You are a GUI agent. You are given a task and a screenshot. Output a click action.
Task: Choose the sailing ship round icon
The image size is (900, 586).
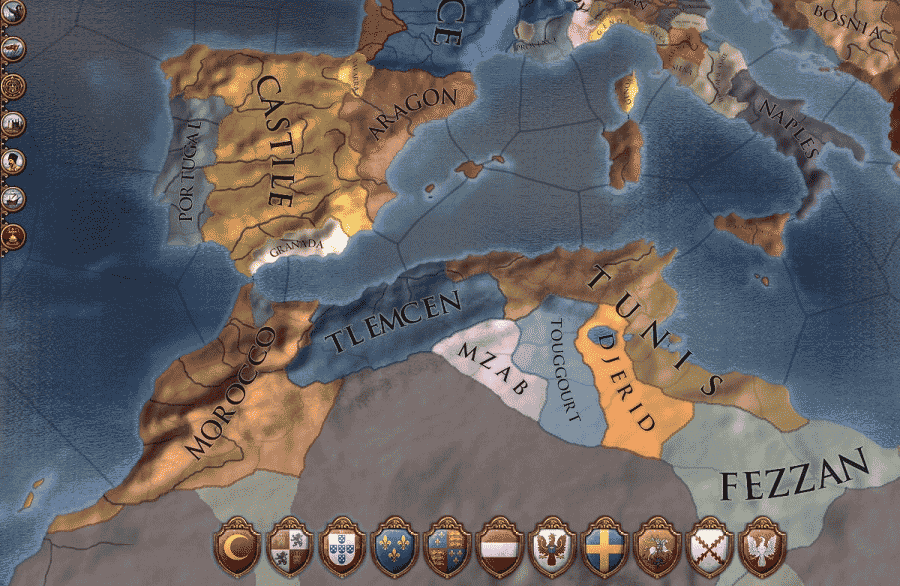[x=13, y=199]
